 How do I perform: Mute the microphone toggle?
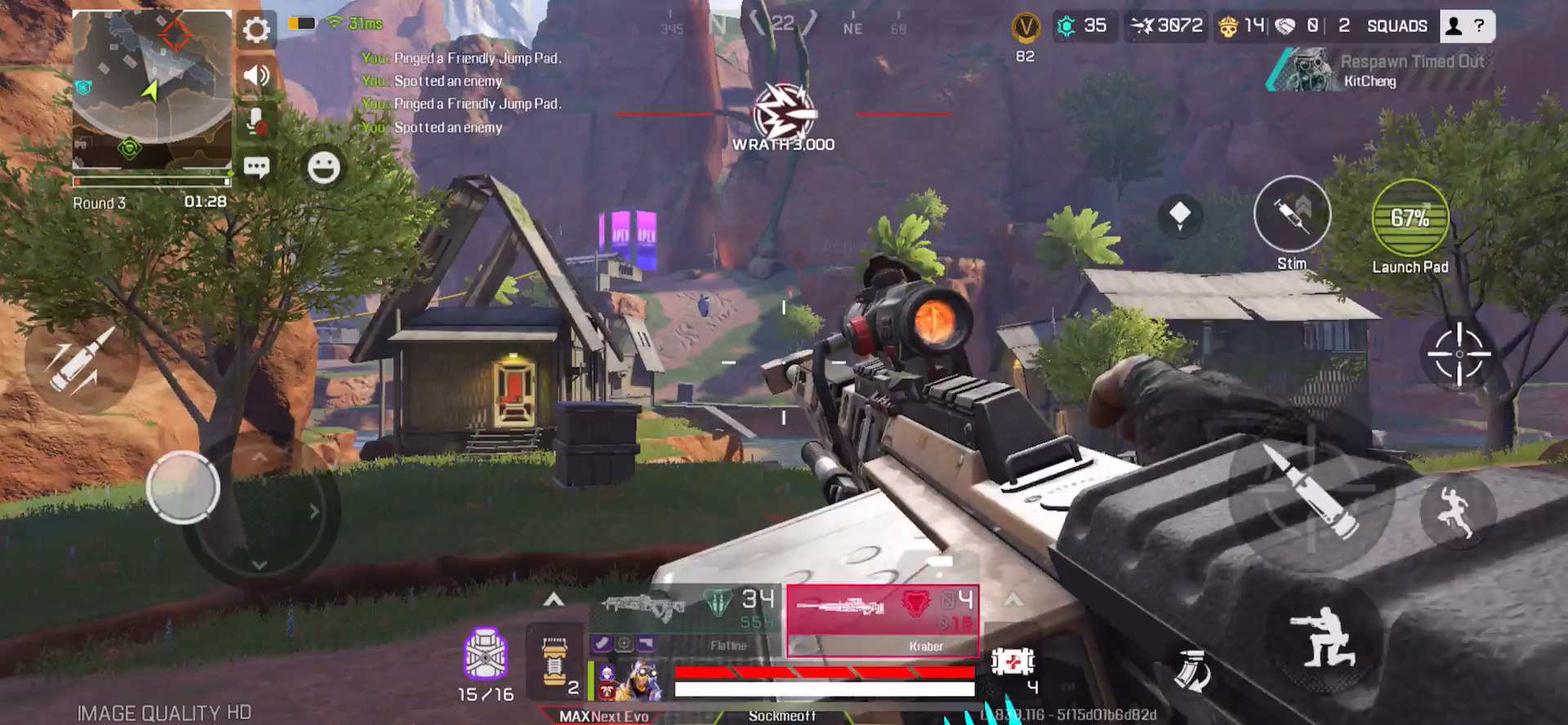(x=256, y=122)
